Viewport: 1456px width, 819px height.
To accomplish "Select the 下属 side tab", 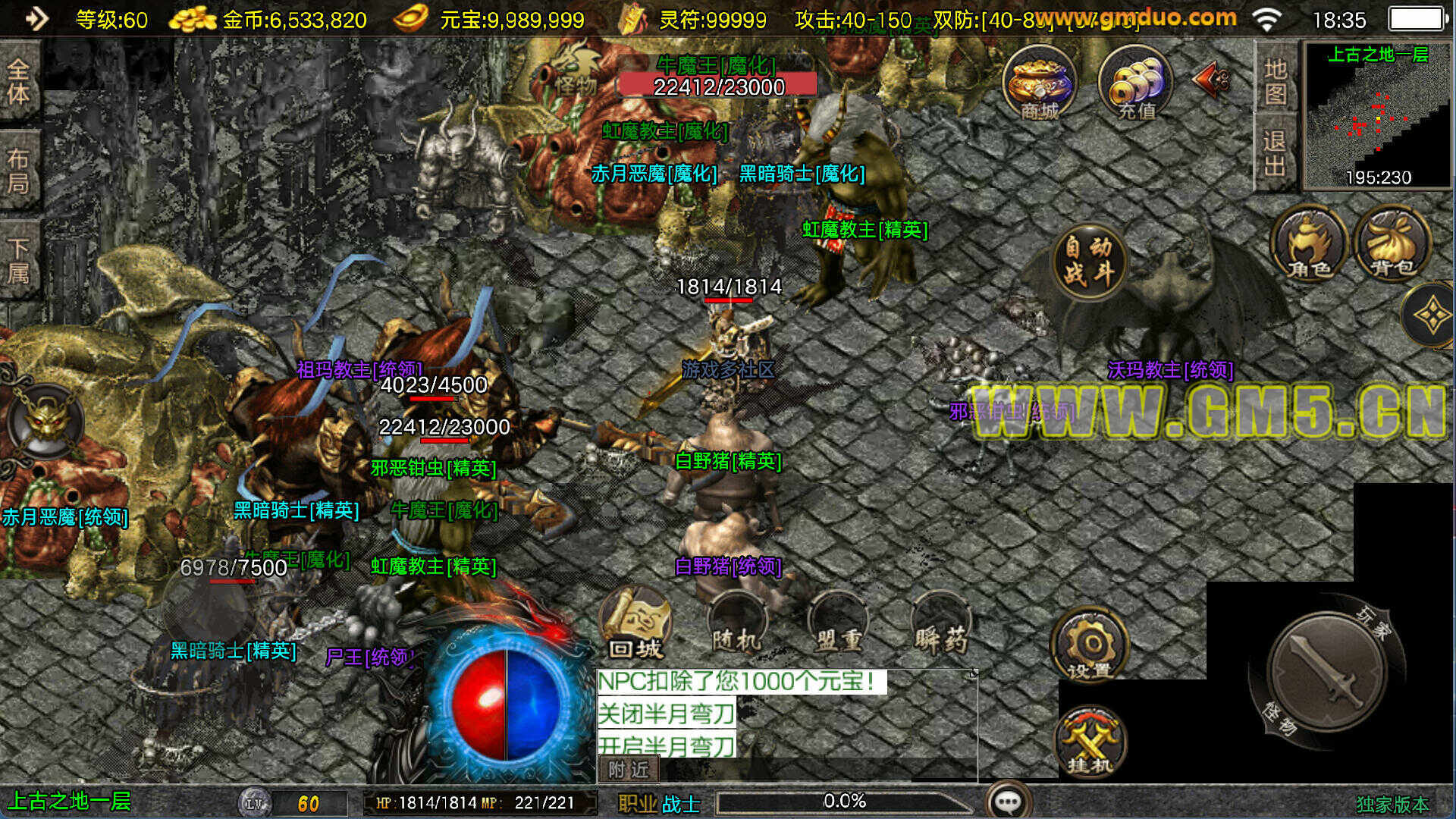I will (x=18, y=260).
